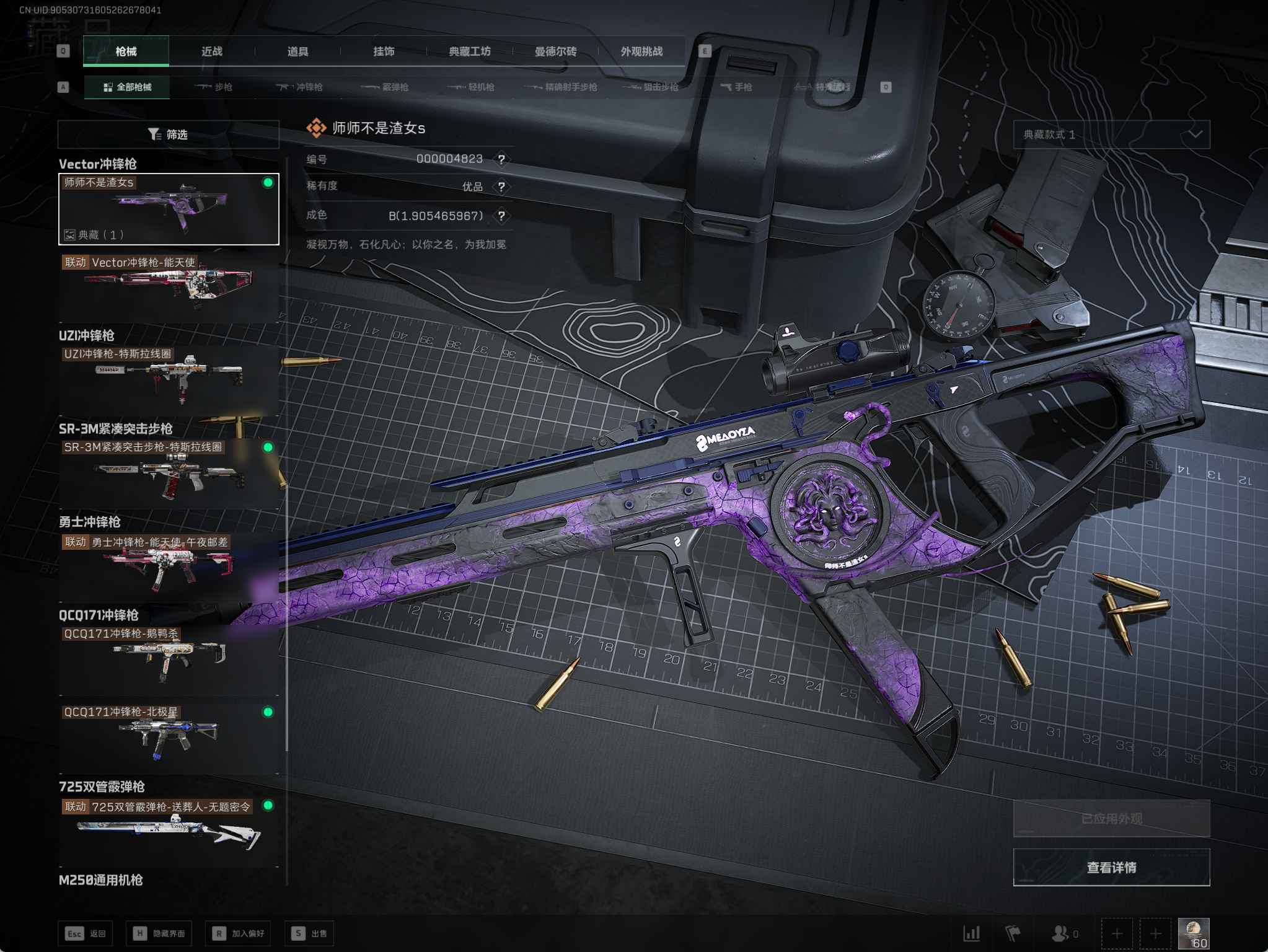Image resolution: width=1268 pixels, height=952 pixels.
Task: Expand the 典藏款式 1 dropdown
Action: [1111, 134]
